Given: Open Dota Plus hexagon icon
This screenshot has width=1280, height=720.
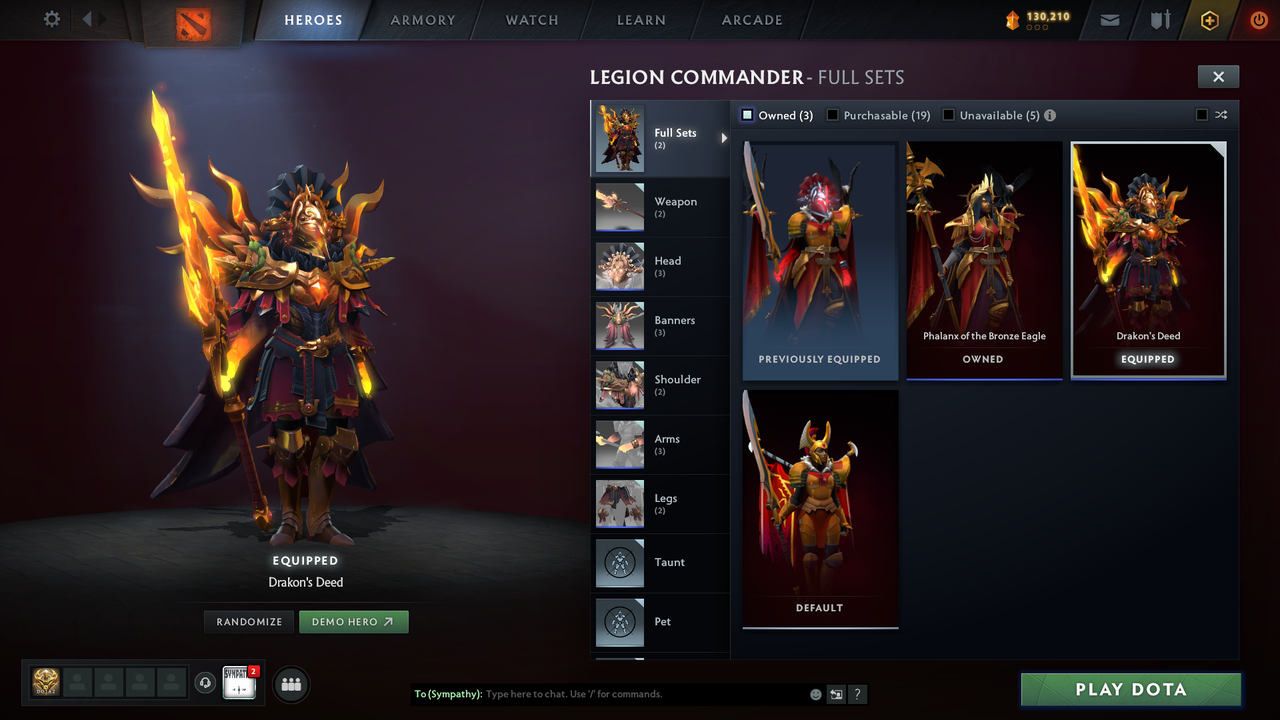Looking at the screenshot, I should click(x=1207, y=20).
